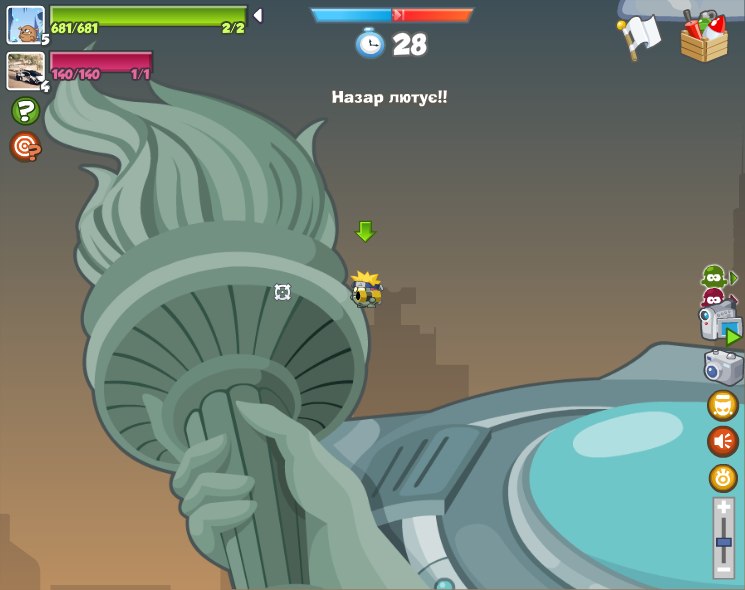Surrender with the white flag button

640,37
